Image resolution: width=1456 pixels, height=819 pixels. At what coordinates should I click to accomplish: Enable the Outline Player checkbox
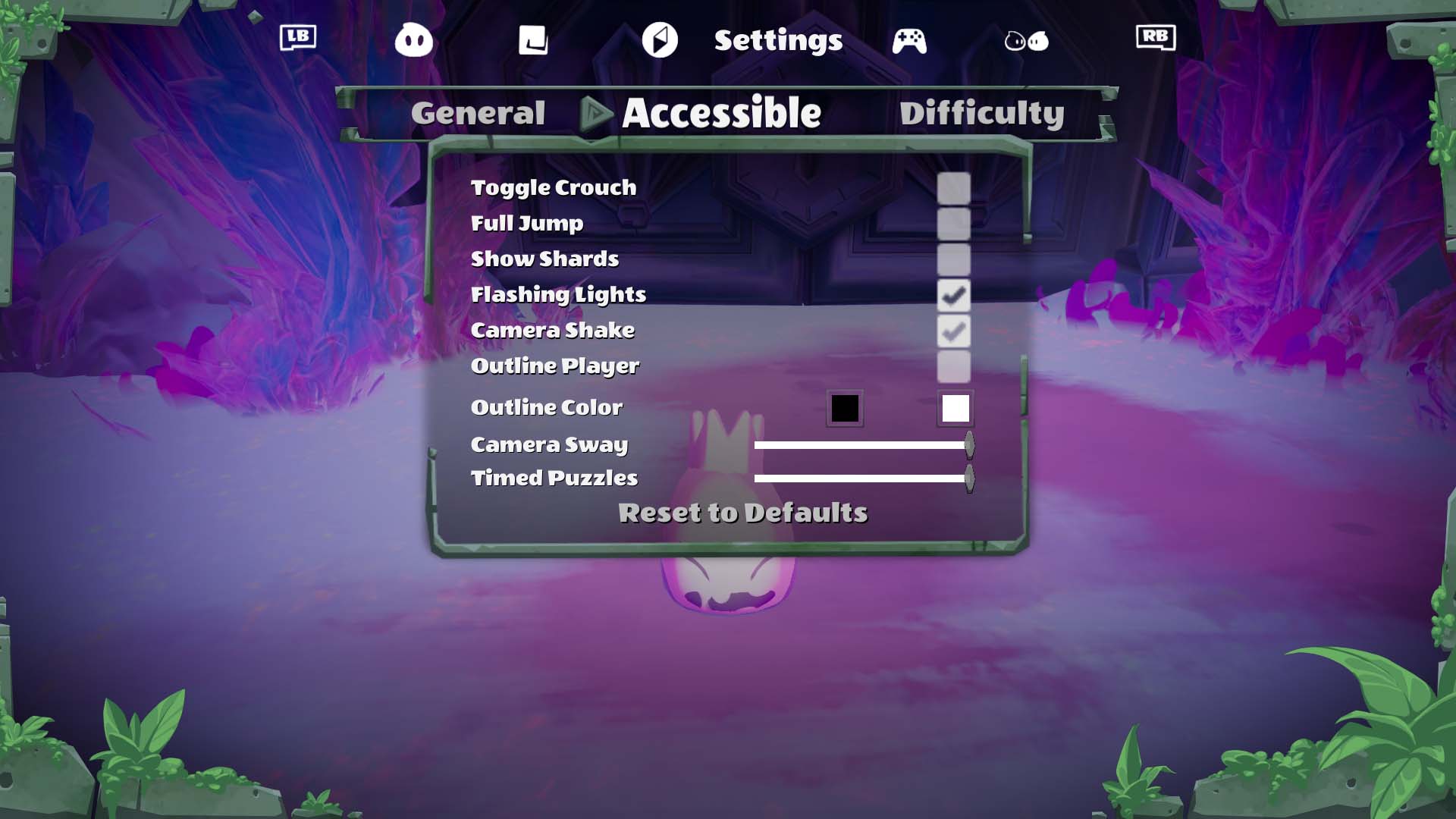(953, 366)
